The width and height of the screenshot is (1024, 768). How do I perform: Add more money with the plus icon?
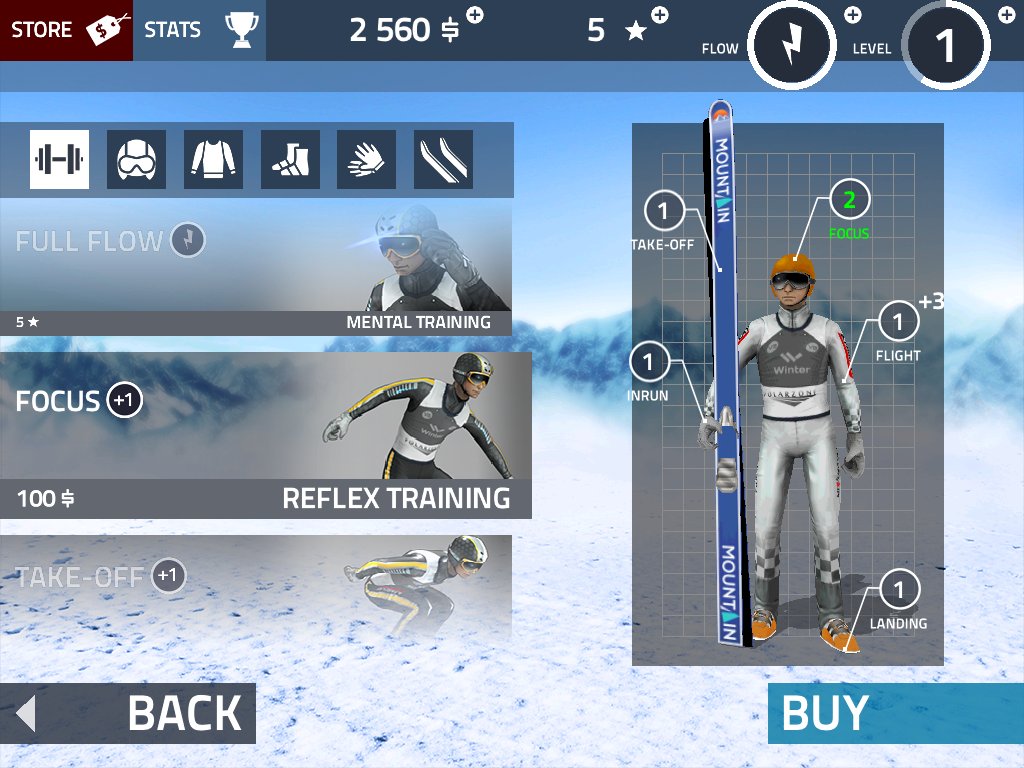[475, 15]
